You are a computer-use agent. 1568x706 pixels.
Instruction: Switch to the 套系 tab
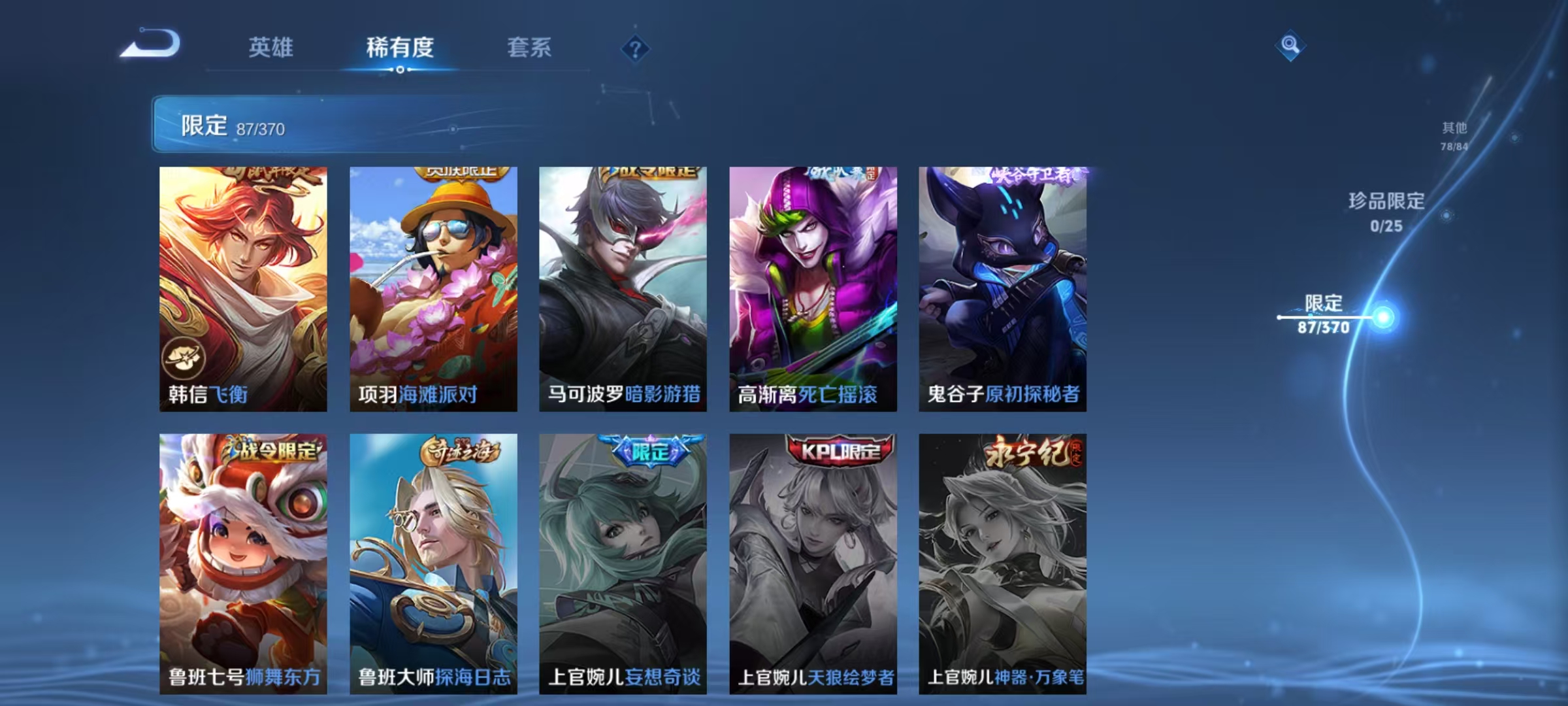(x=529, y=47)
